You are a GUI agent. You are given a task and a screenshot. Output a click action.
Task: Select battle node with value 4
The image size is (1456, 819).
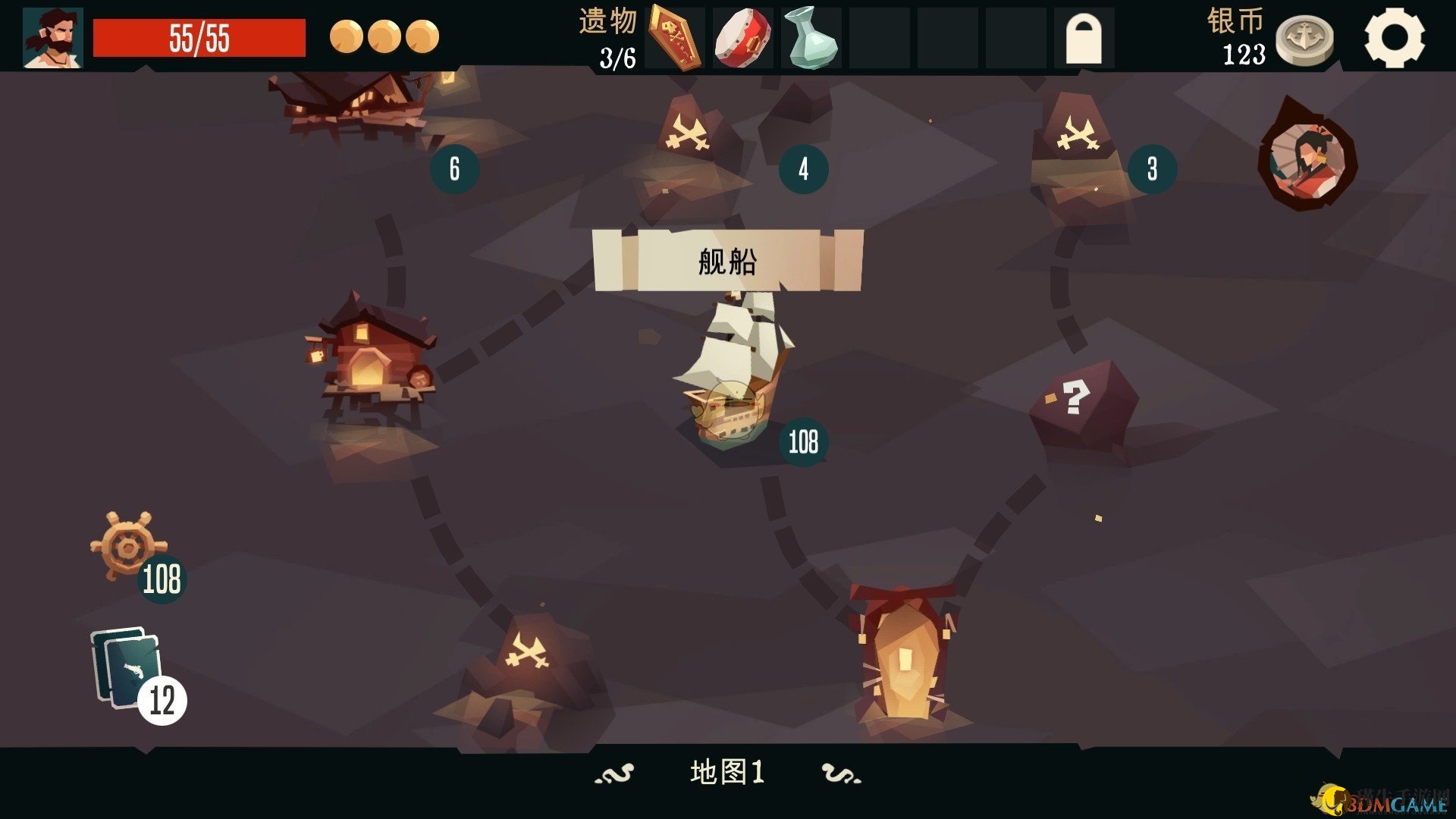pyautogui.click(x=802, y=168)
